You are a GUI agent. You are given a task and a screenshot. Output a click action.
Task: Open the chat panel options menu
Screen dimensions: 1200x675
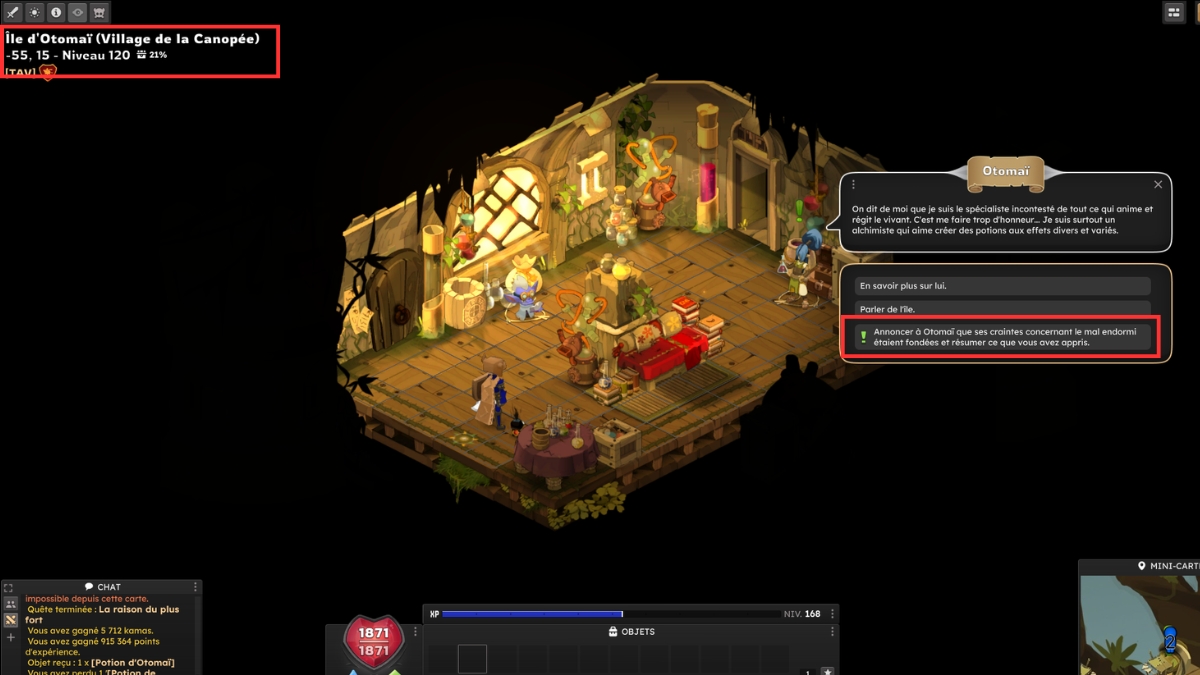pyautogui.click(x=195, y=587)
